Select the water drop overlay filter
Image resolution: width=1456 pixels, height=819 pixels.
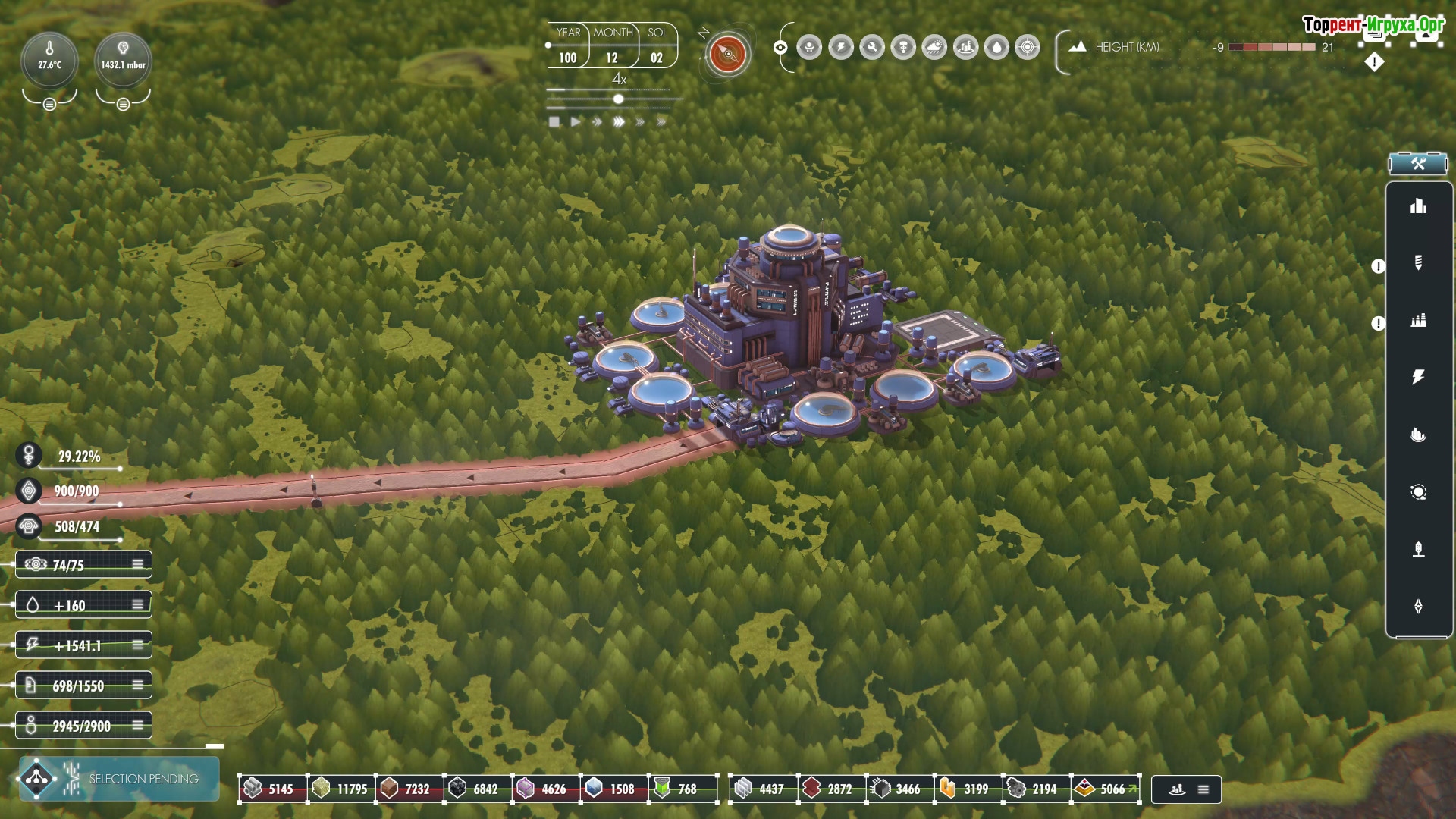point(996,48)
